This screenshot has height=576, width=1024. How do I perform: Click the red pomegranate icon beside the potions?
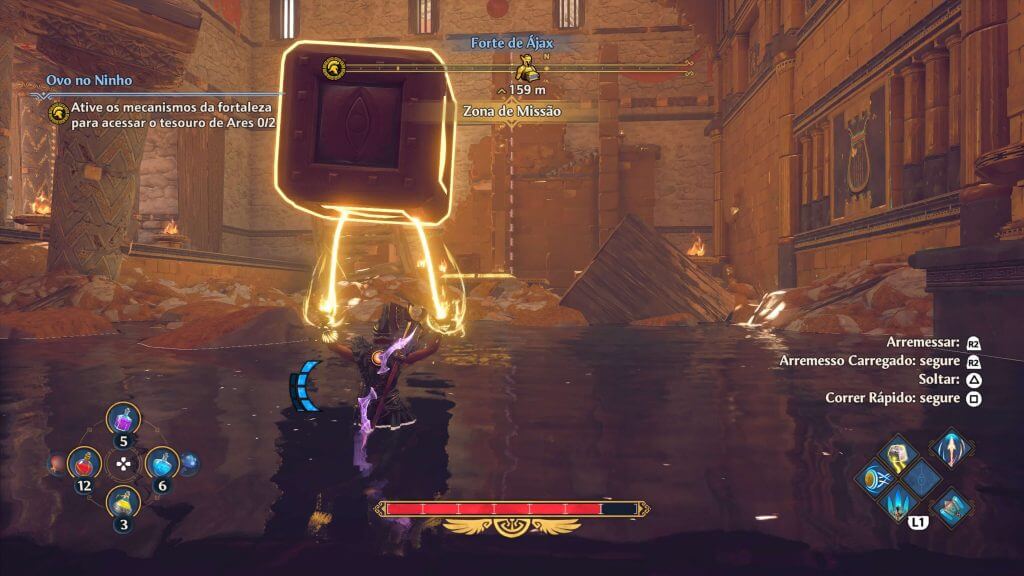tap(57, 463)
